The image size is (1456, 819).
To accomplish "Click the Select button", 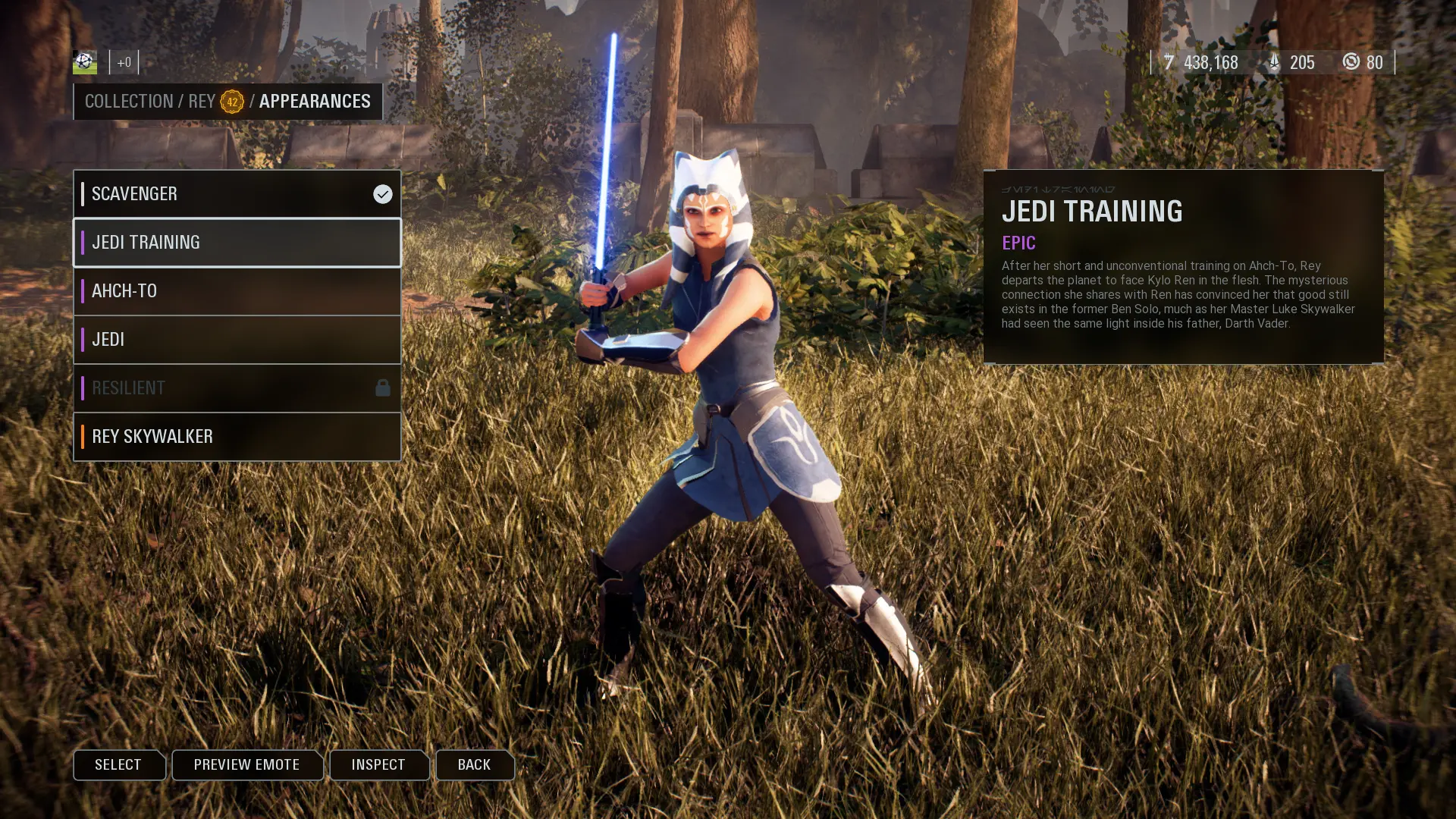I will (x=118, y=764).
